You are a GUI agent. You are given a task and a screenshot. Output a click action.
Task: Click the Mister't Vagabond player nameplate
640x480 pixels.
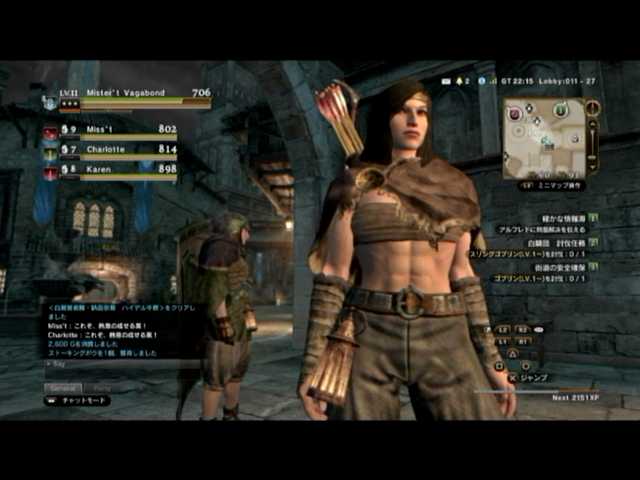[126, 93]
